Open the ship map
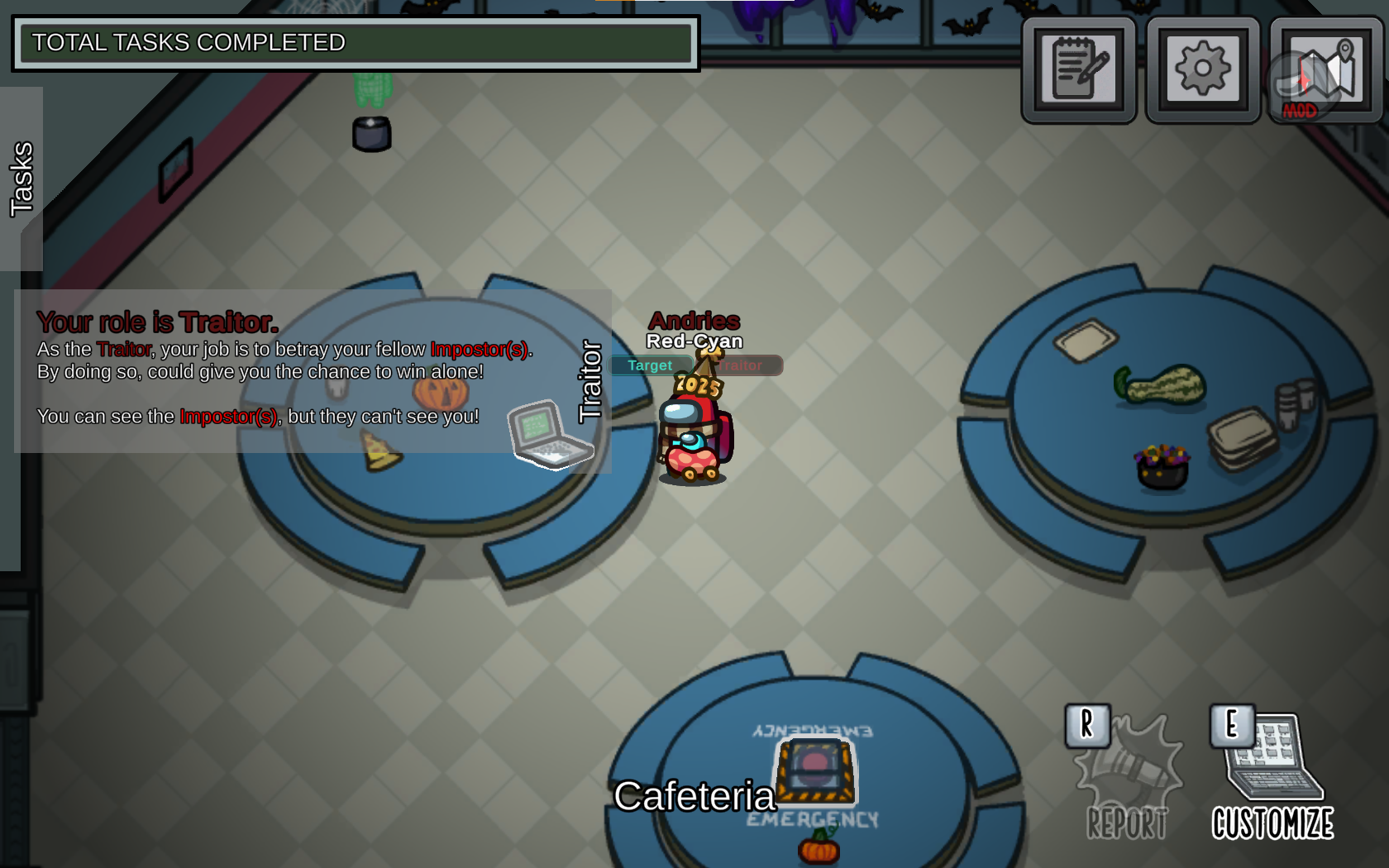This screenshot has height=868, width=1389. point(1326,69)
